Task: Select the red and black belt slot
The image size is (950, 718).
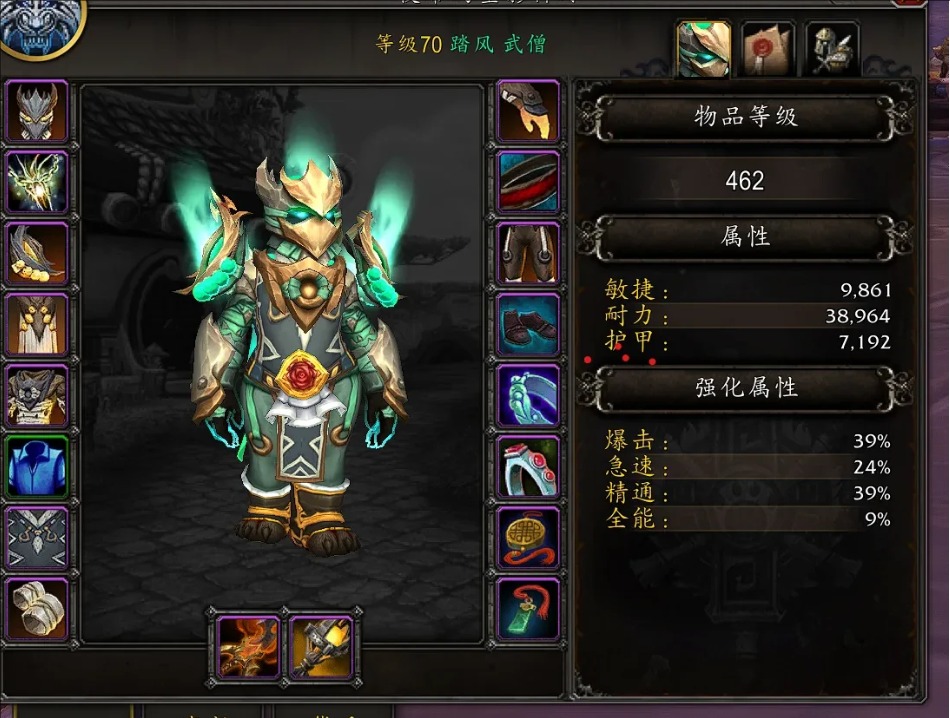Action: (x=528, y=182)
